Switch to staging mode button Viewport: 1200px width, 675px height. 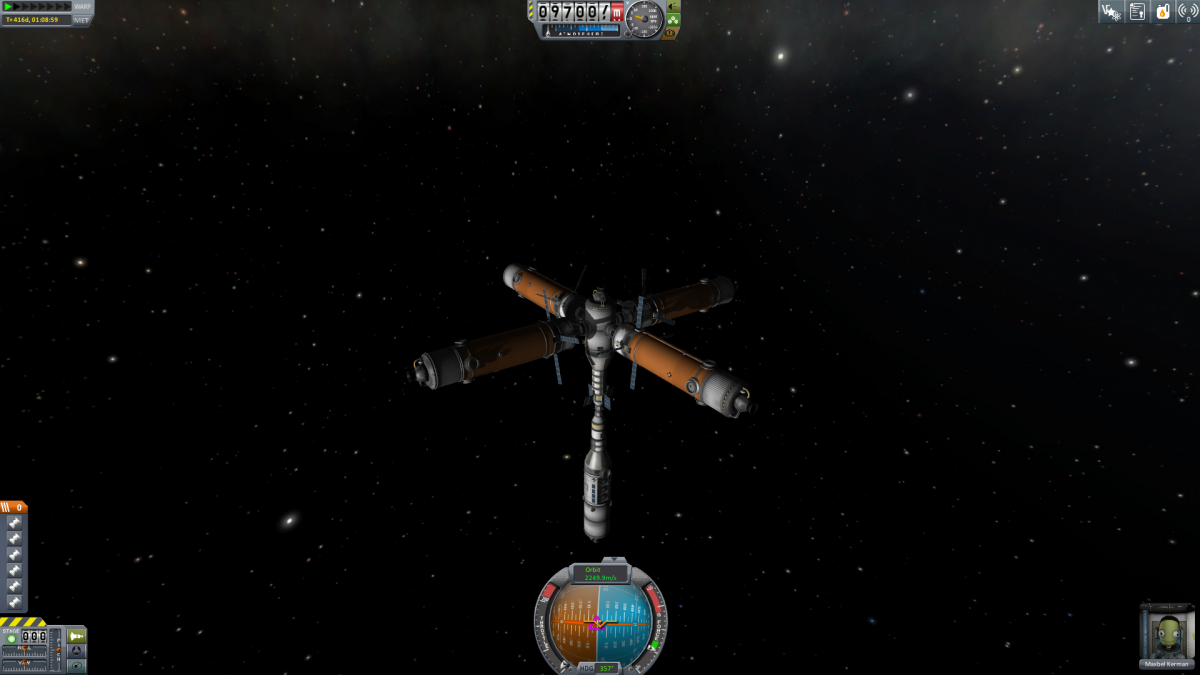coord(76,636)
